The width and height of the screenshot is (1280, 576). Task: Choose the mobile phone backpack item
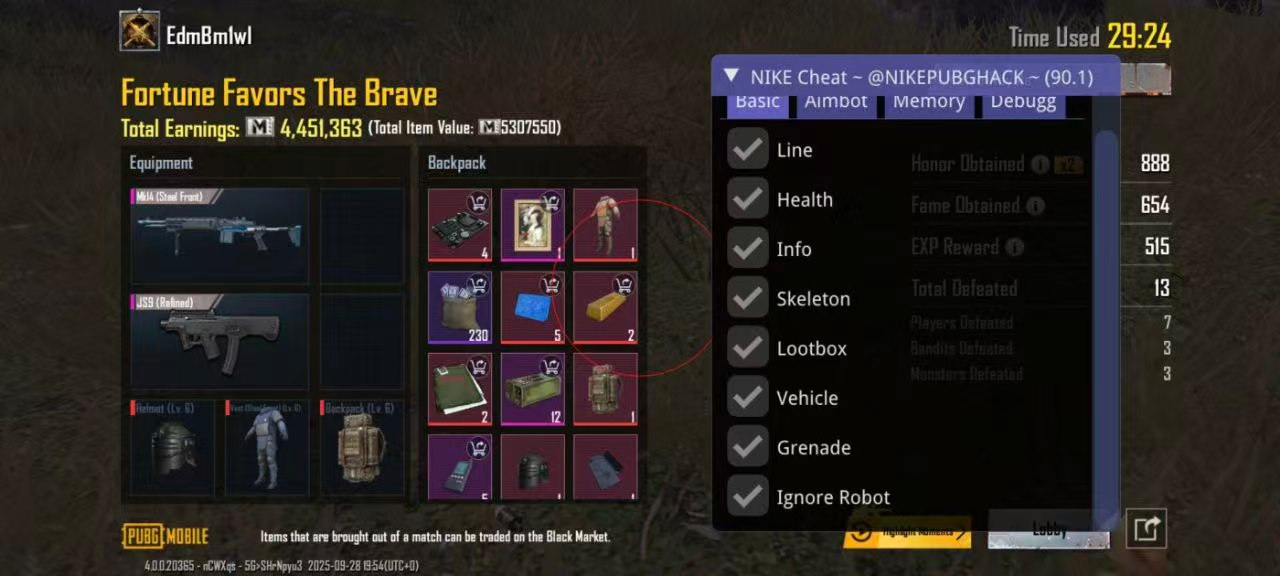click(460, 466)
